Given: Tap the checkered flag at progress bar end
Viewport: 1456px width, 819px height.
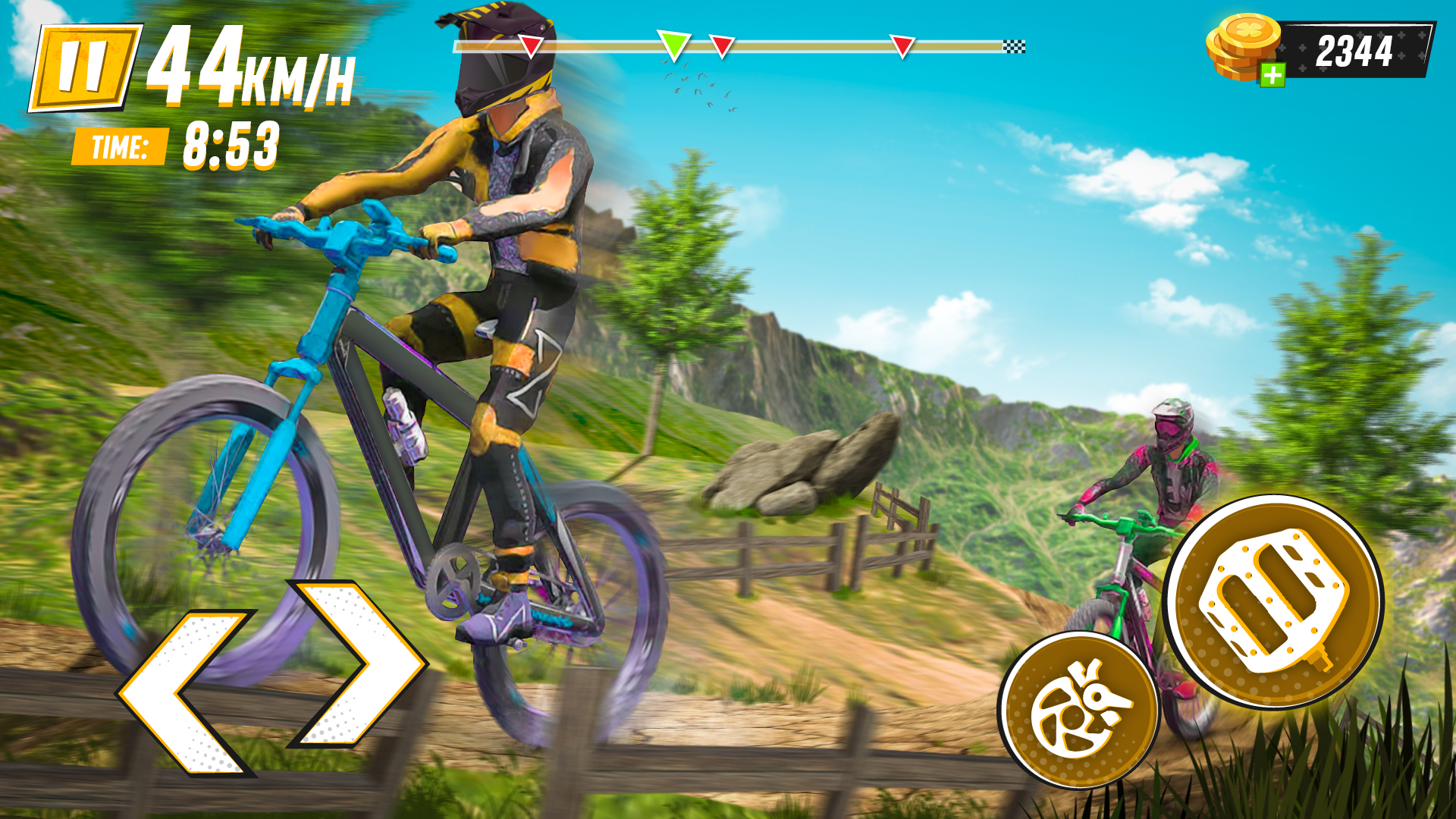Looking at the screenshot, I should click(x=1012, y=45).
